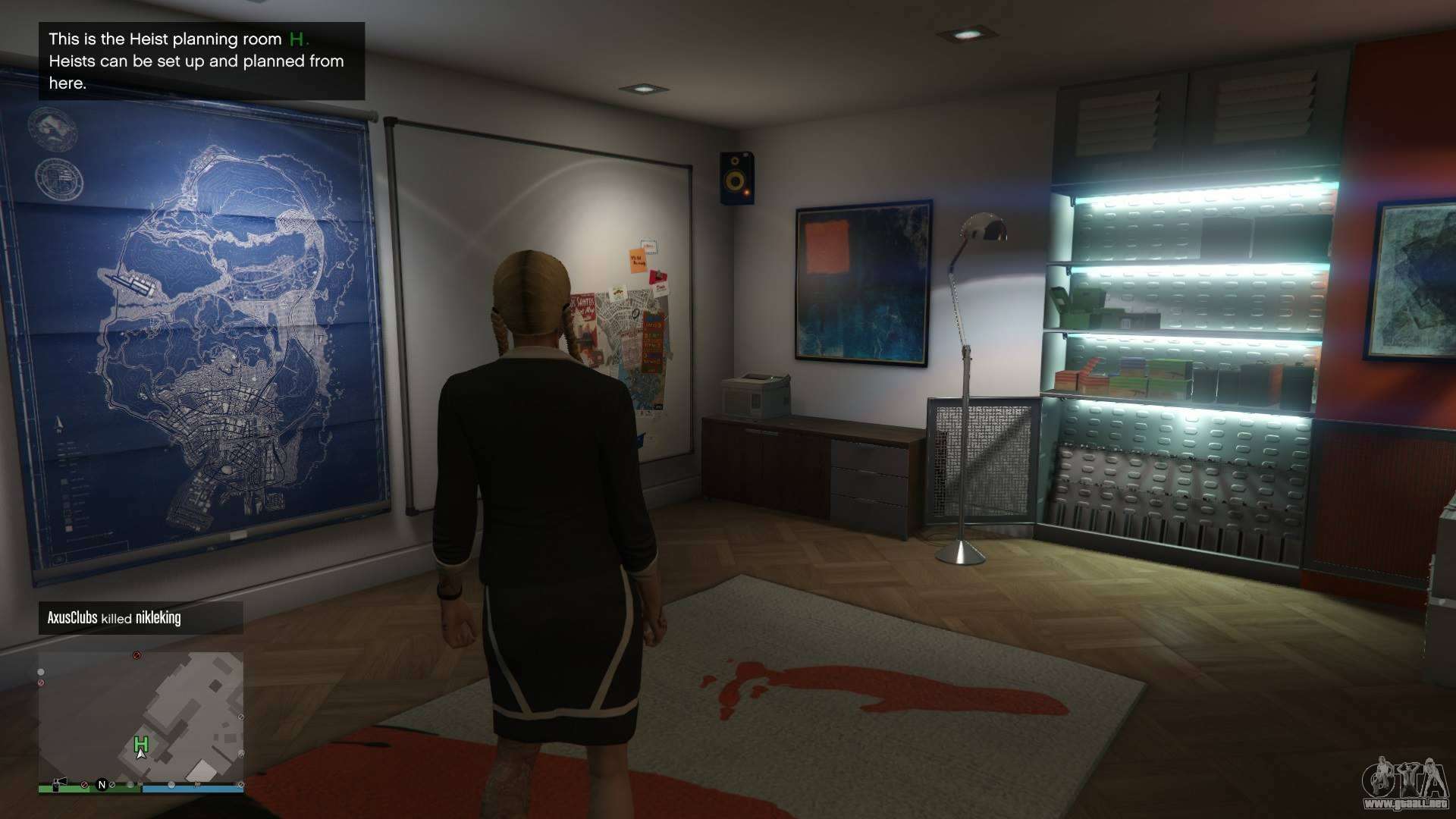Click the white player arrow on minimap
This screenshot has height=819, width=1456.
(x=140, y=754)
